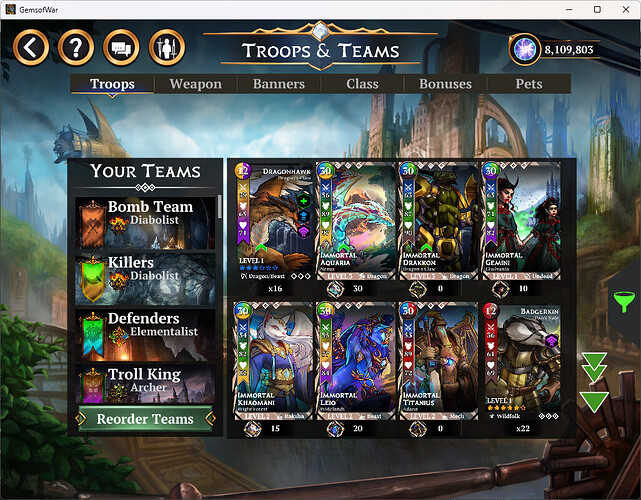Switch to the Weapon tab
Image resolution: width=641 pixels, height=500 pixels.
[196, 84]
